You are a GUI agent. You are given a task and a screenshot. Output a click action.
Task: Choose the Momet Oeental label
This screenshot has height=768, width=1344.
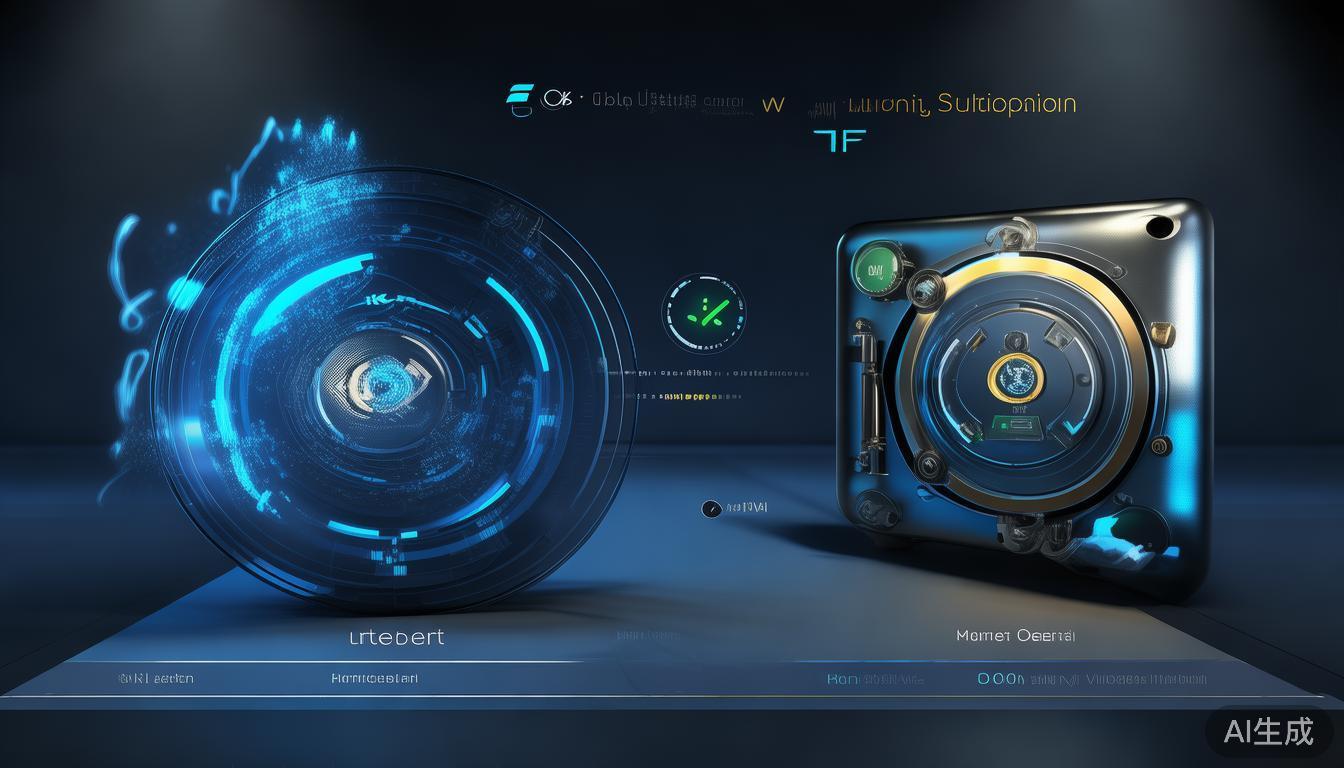coord(1015,635)
